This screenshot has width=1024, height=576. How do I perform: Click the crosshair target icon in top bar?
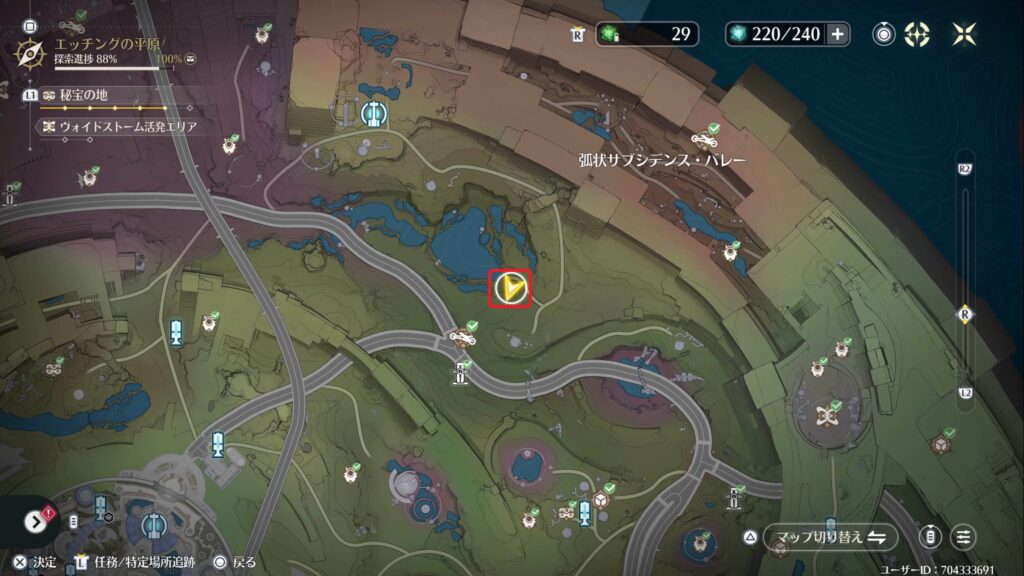(917, 34)
